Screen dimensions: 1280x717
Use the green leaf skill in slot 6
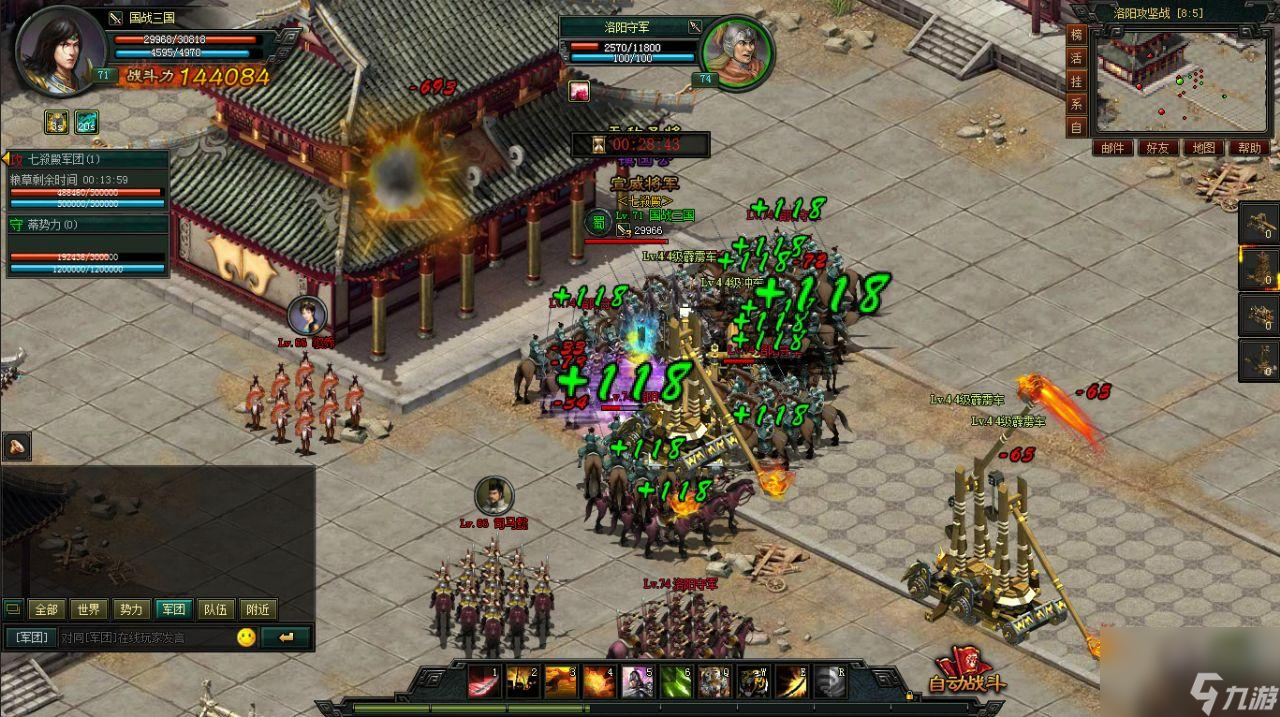676,681
